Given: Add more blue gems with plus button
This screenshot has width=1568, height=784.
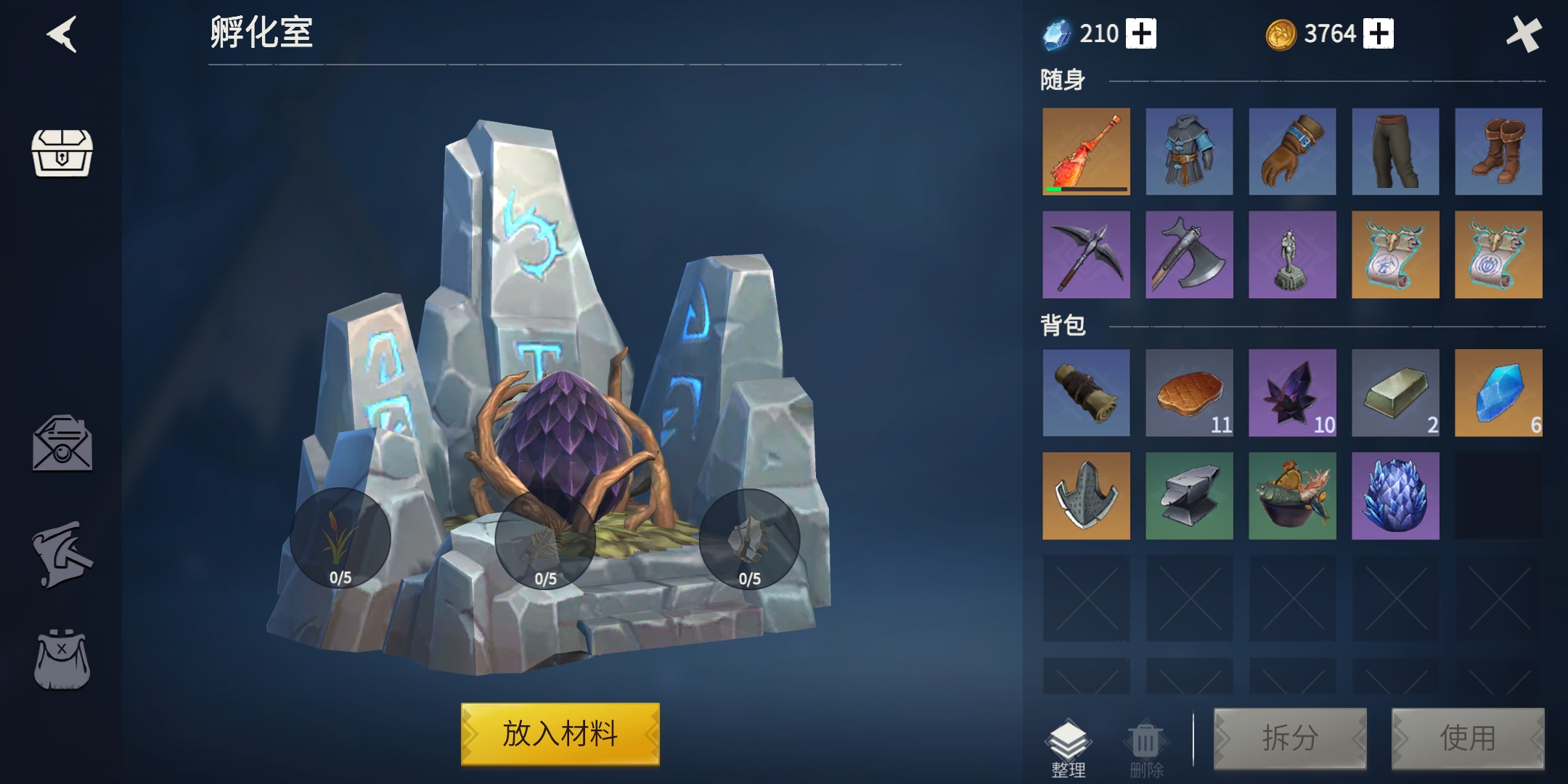Looking at the screenshot, I should point(1141,34).
